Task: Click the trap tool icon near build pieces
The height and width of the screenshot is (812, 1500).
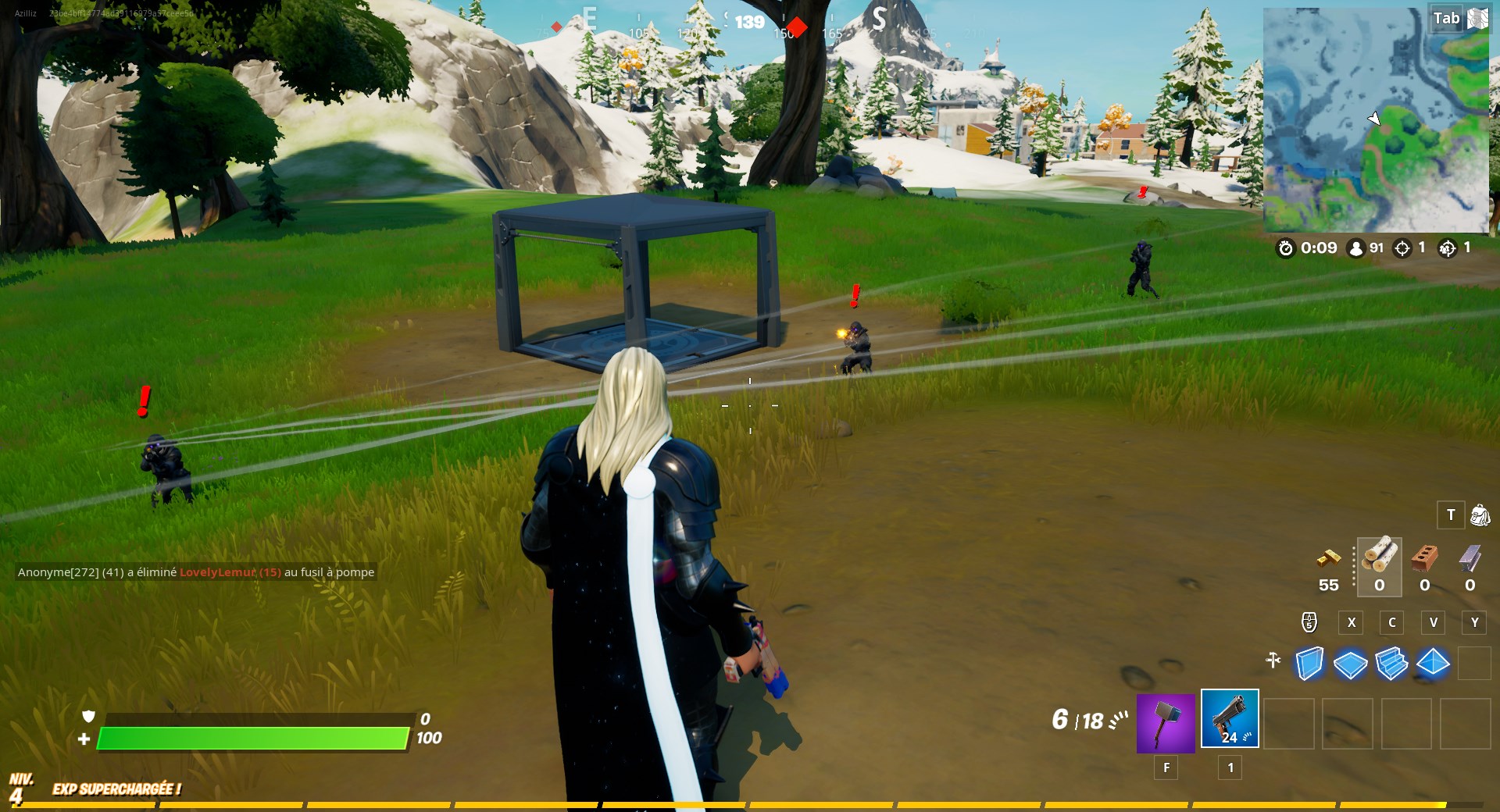Action: click(x=1273, y=660)
